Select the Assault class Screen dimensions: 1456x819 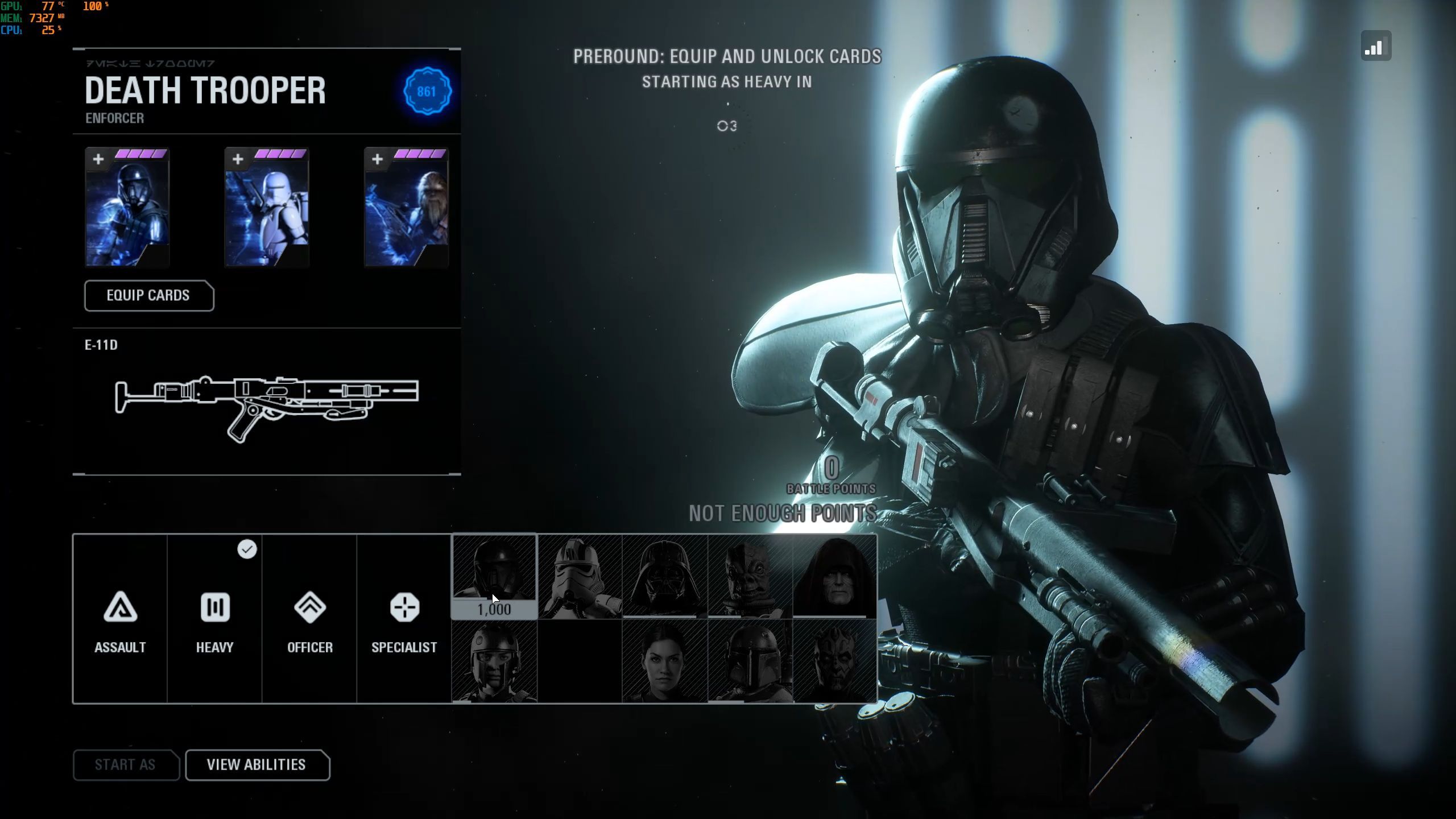tap(120, 619)
